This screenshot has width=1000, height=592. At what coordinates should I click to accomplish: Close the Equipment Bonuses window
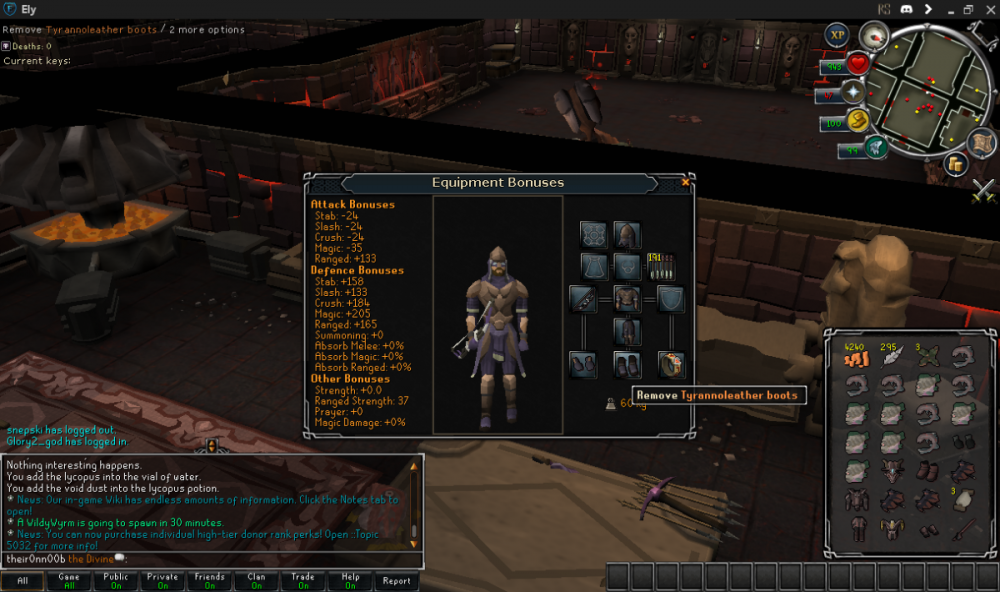[x=685, y=182]
